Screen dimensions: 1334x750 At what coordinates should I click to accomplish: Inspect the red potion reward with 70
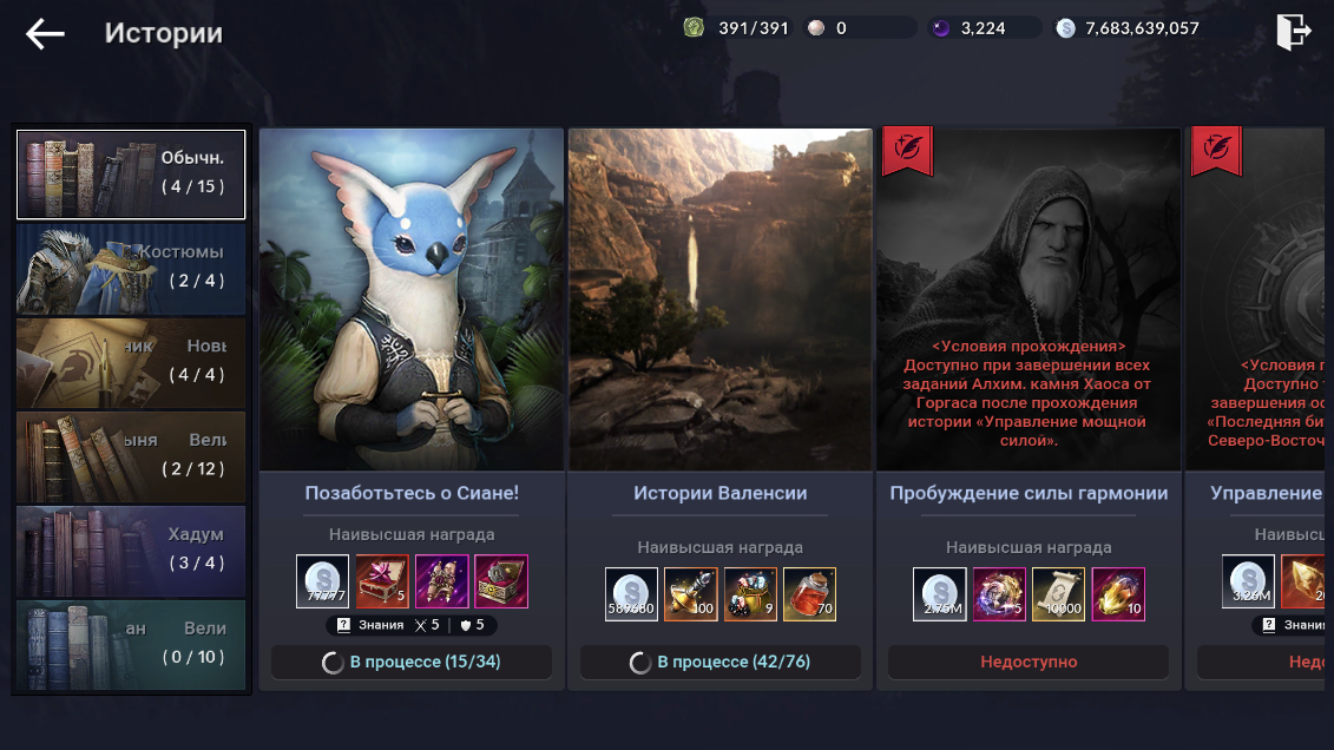click(810, 594)
